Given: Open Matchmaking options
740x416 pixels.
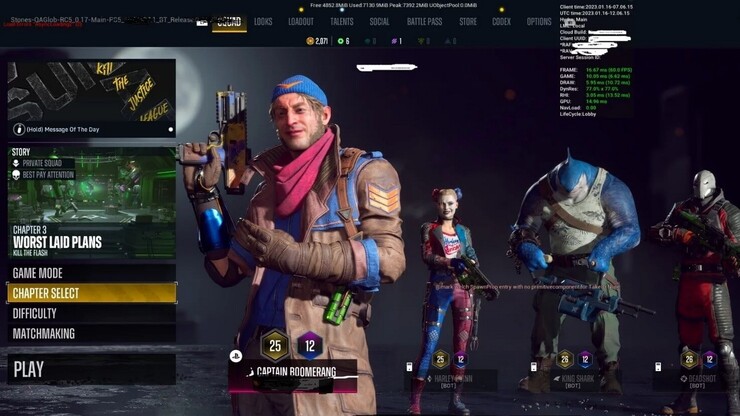Looking at the screenshot, I should click(x=91, y=333).
